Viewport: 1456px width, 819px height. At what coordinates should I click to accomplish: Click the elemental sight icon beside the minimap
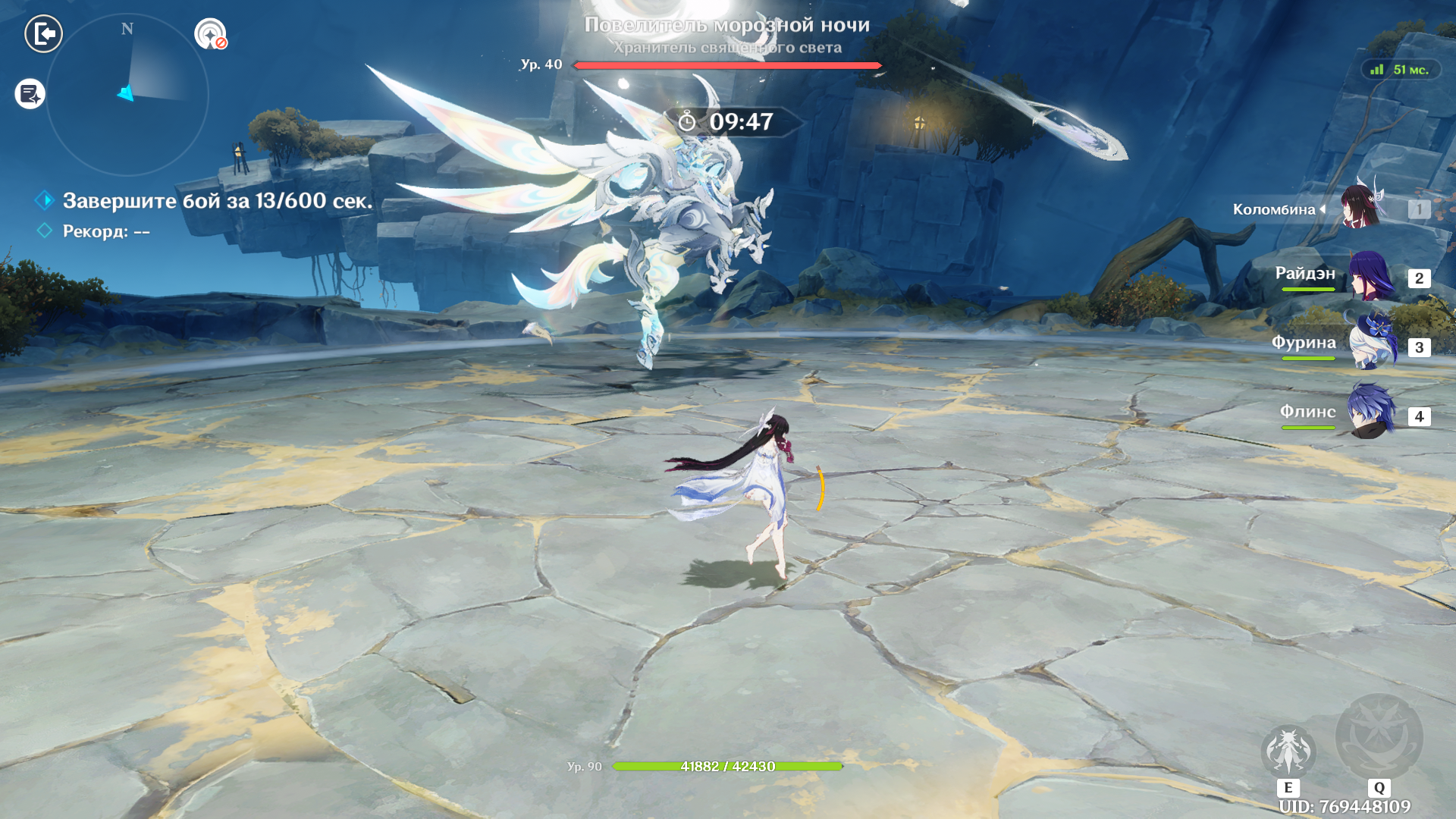tap(210, 34)
